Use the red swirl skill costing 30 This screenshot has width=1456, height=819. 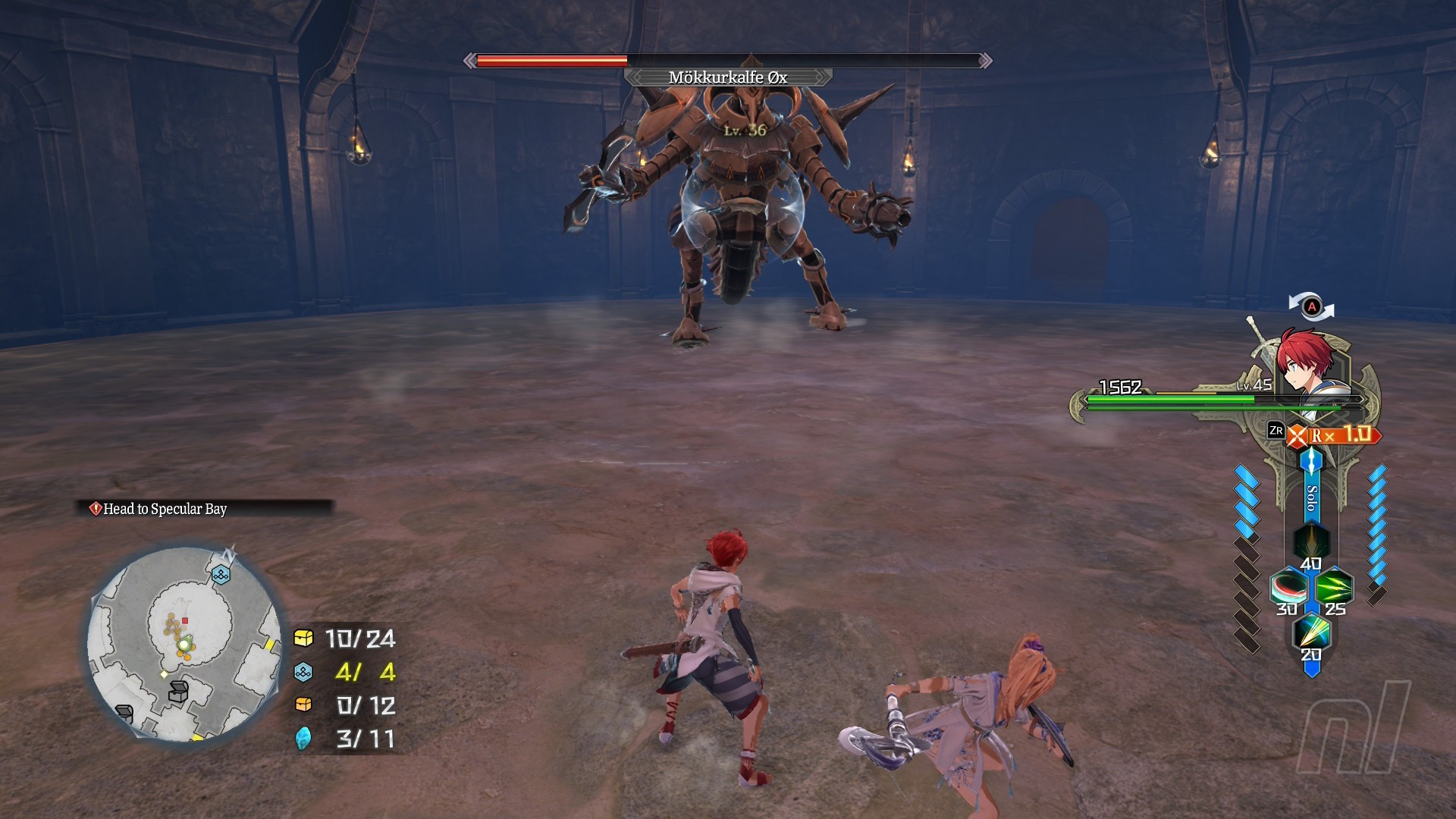click(x=1289, y=588)
